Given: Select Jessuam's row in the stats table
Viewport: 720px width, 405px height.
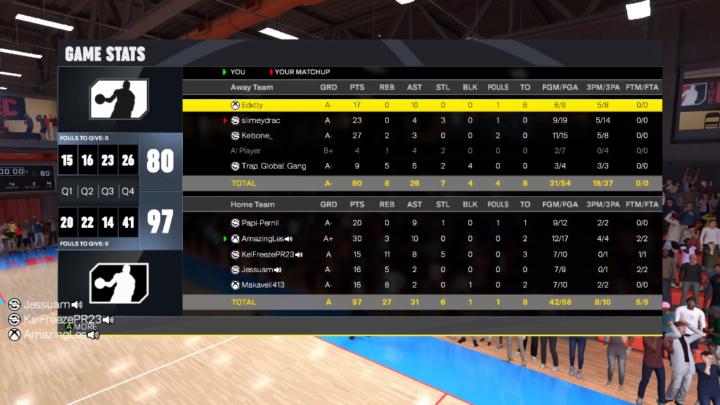Looking at the screenshot, I should pyautogui.click(x=420, y=269).
